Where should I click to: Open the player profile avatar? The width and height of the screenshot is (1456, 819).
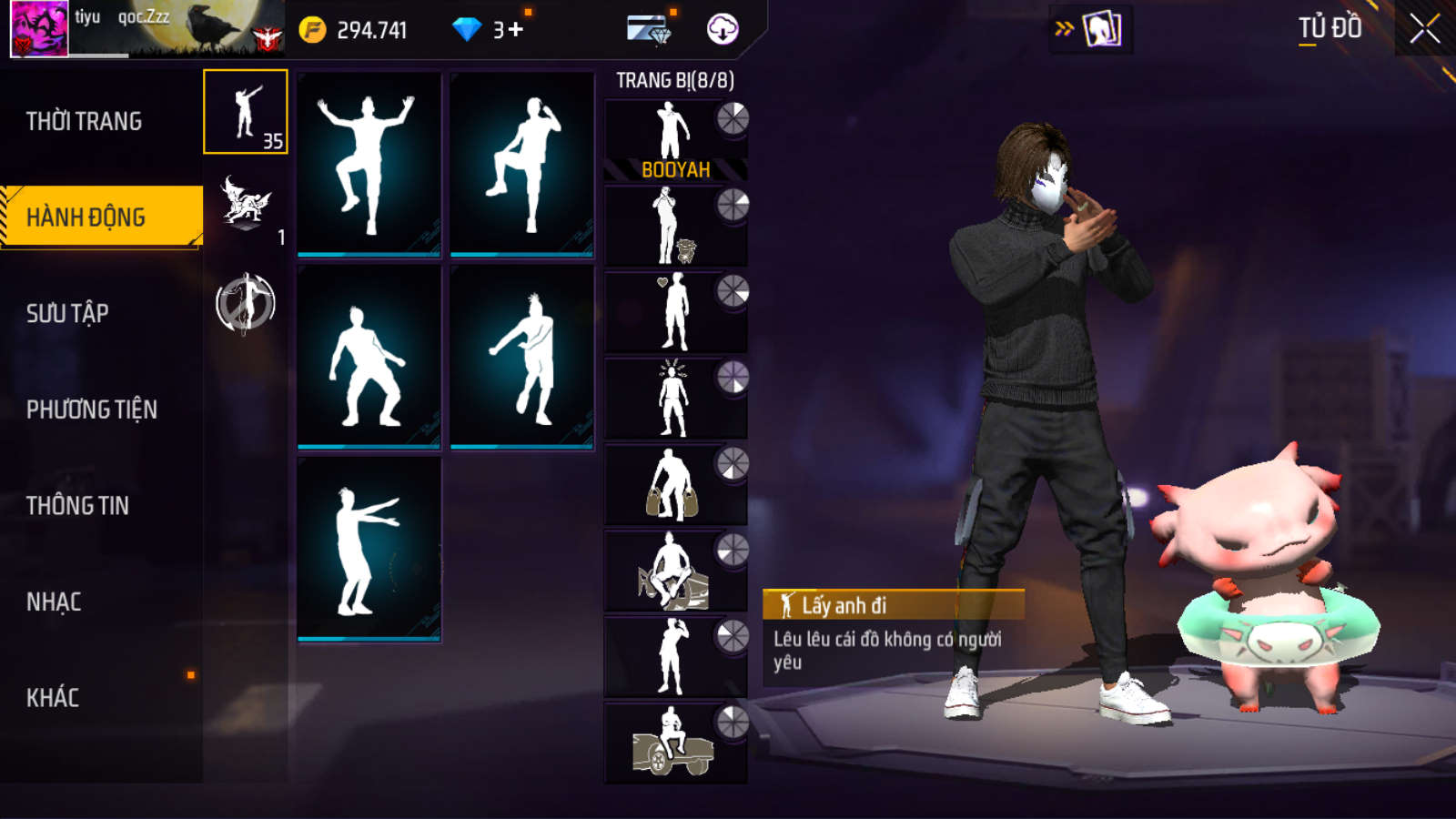(39, 29)
